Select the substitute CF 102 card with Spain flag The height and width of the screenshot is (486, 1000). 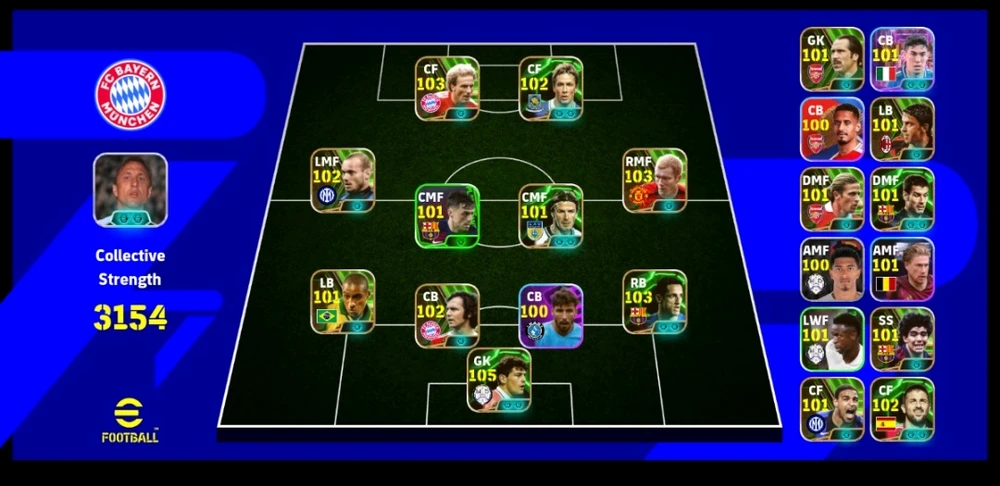pyautogui.click(x=902, y=410)
